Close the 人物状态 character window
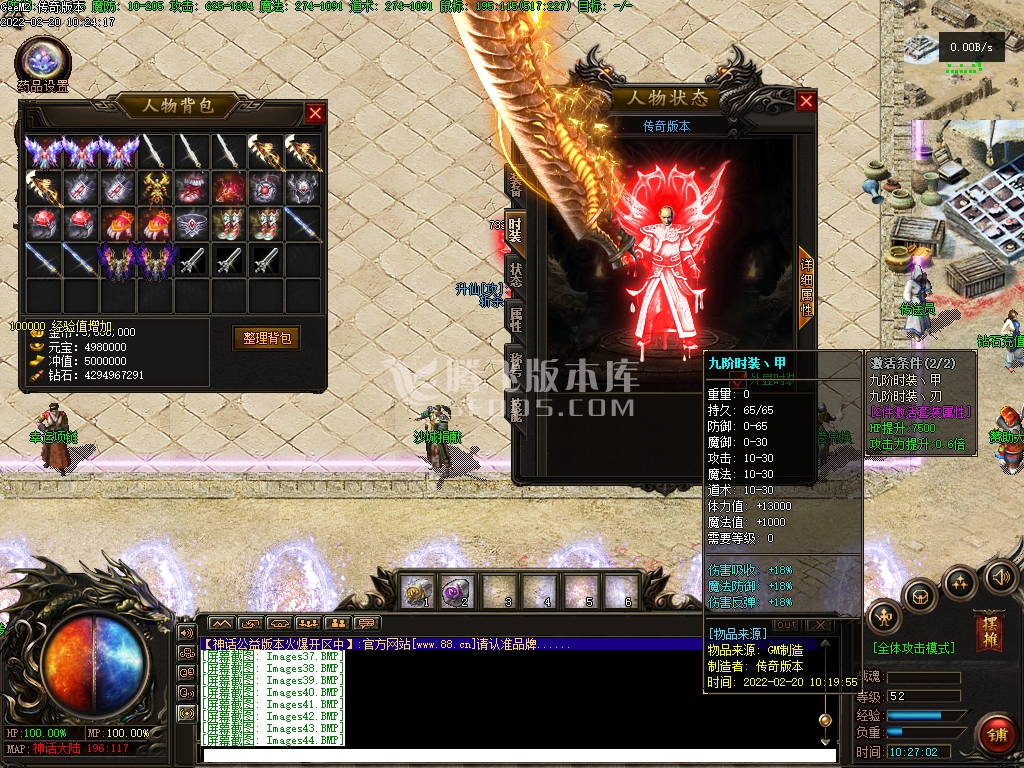 tap(806, 101)
